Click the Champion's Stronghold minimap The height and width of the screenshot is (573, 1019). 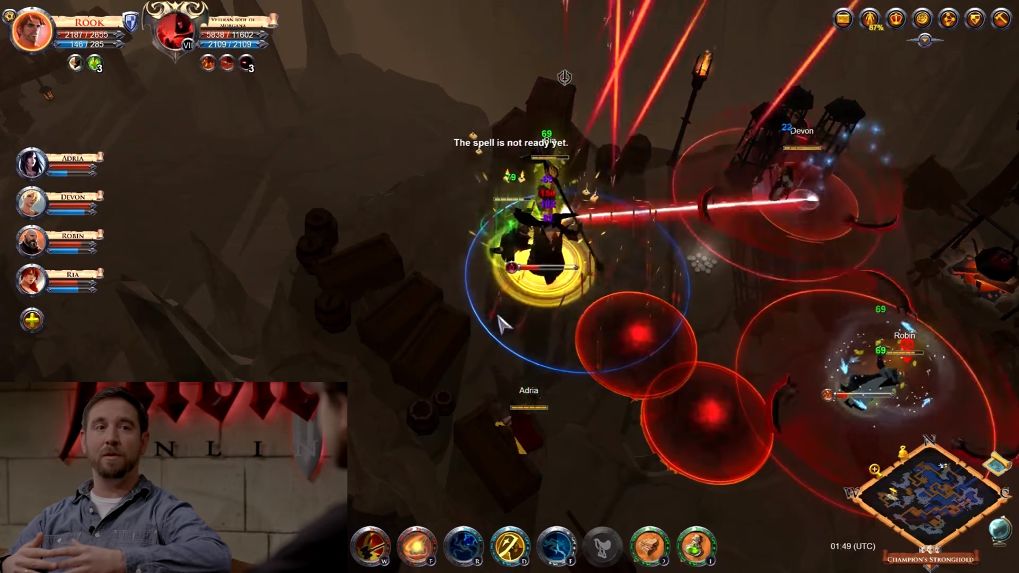932,492
